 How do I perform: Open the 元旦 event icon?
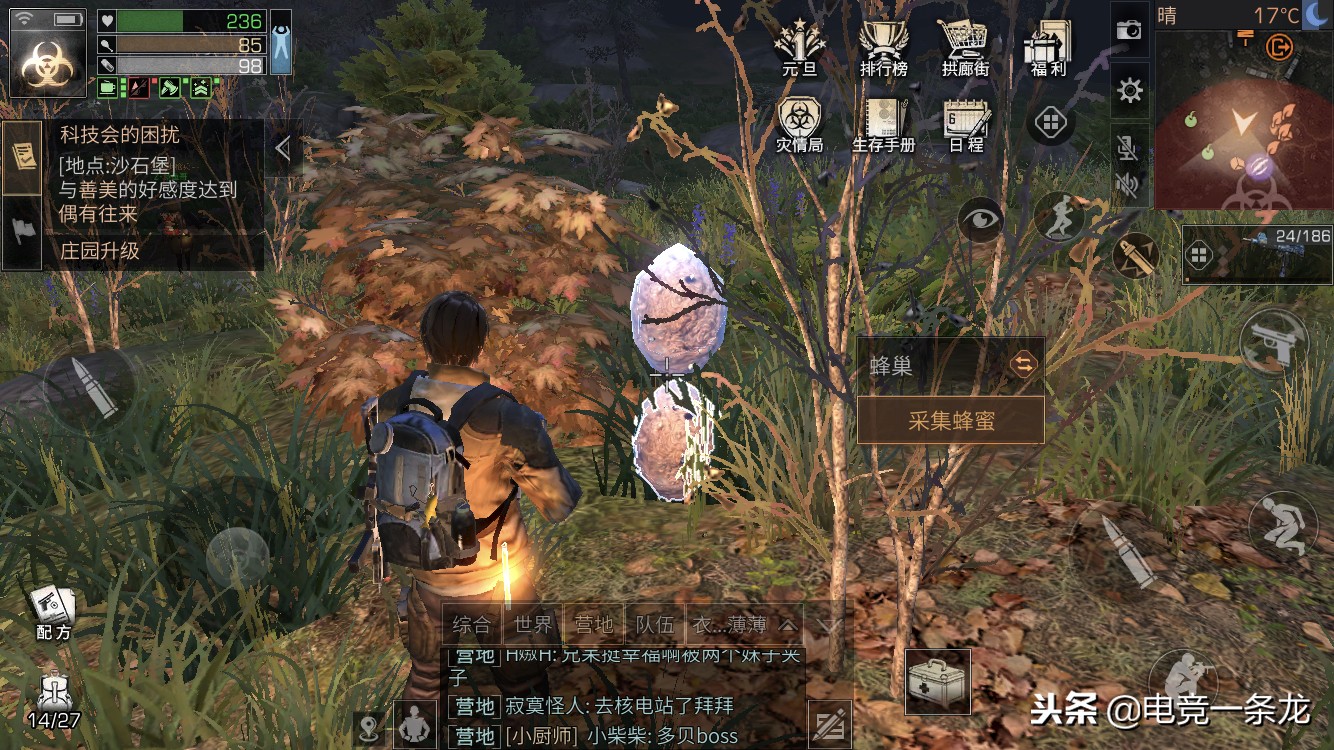pos(800,40)
